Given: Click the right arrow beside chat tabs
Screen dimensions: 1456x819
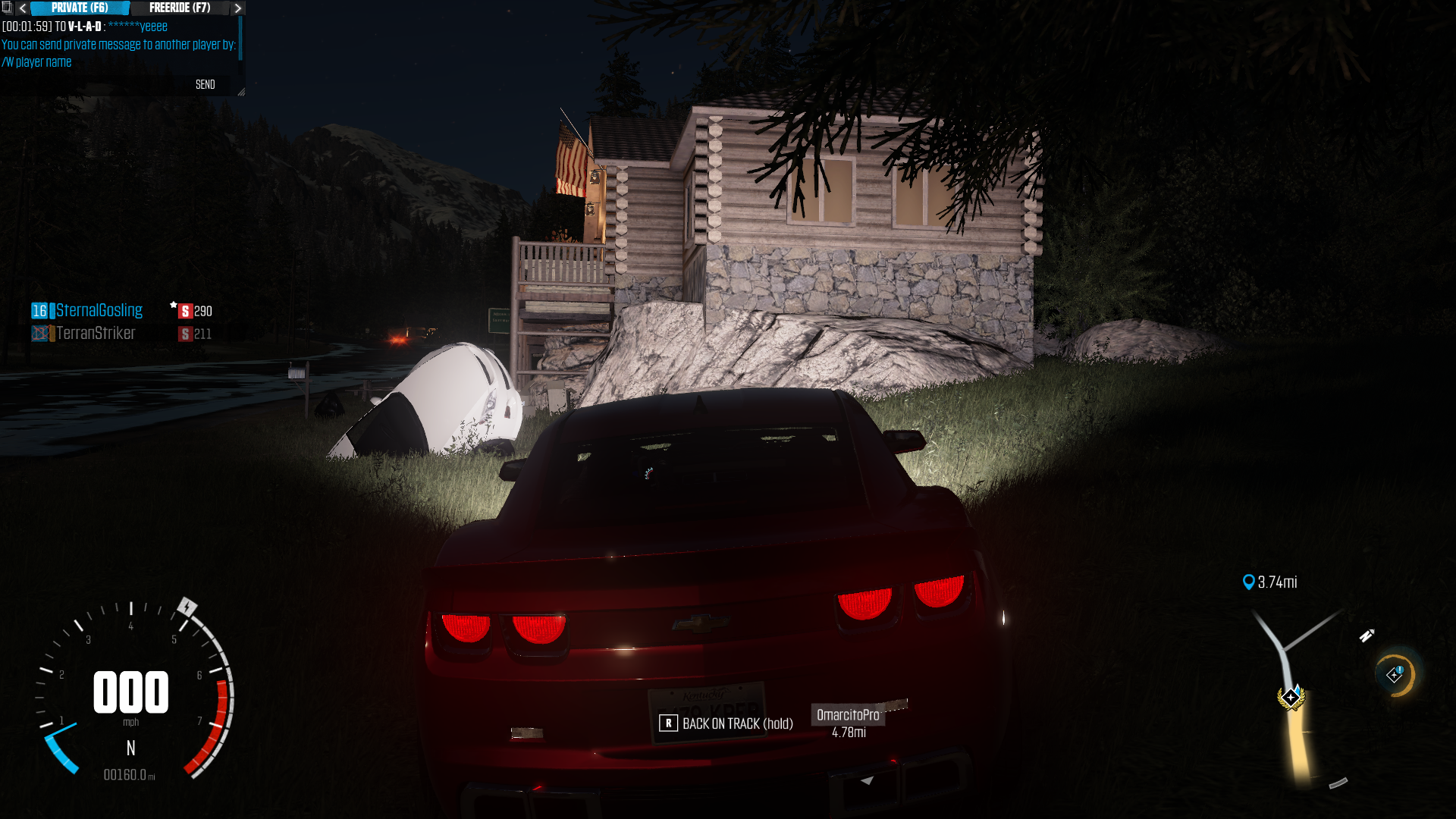Looking at the screenshot, I should point(237,8).
